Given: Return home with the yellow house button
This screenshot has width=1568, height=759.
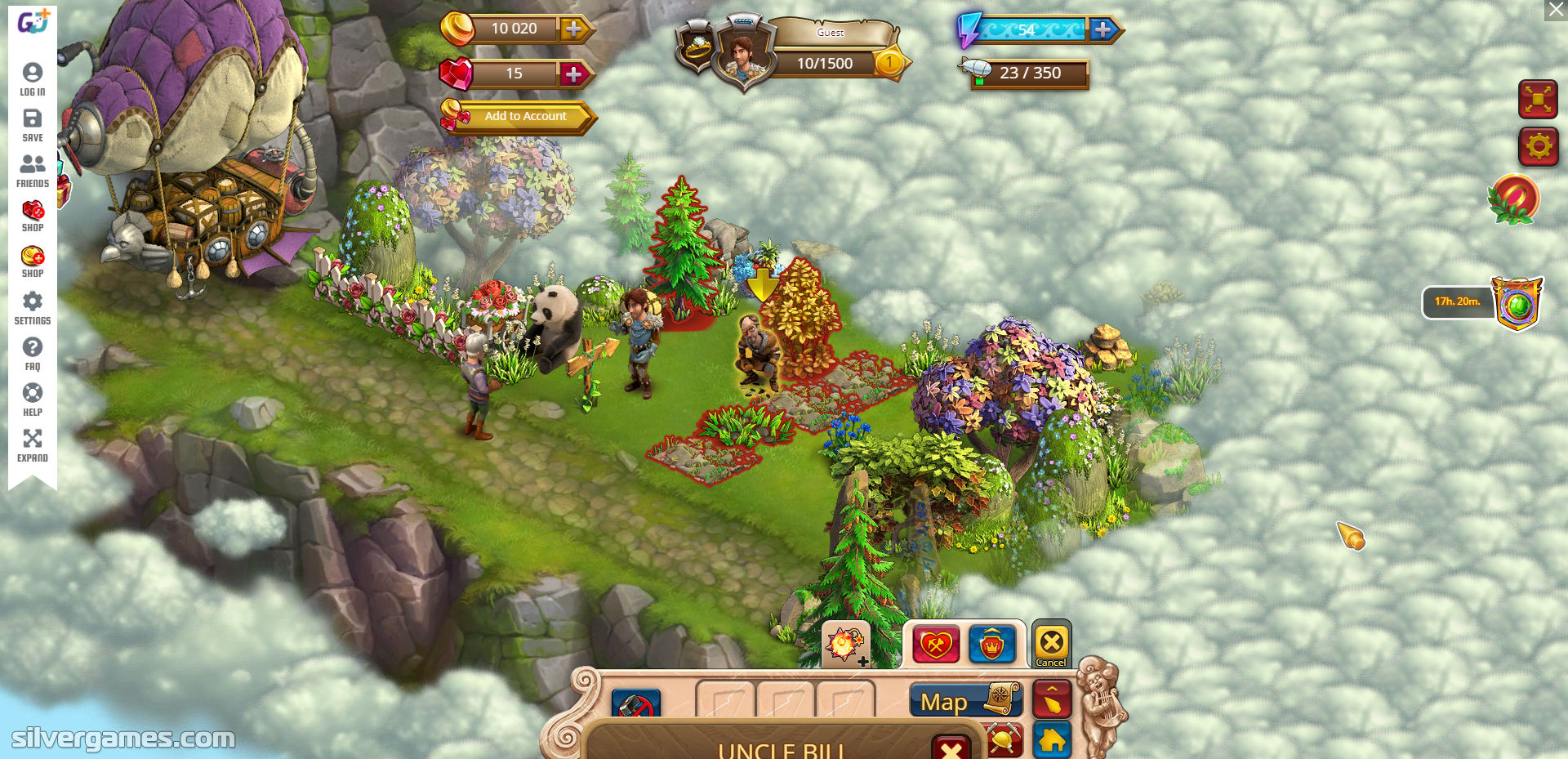Looking at the screenshot, I should coord(1052,739).
